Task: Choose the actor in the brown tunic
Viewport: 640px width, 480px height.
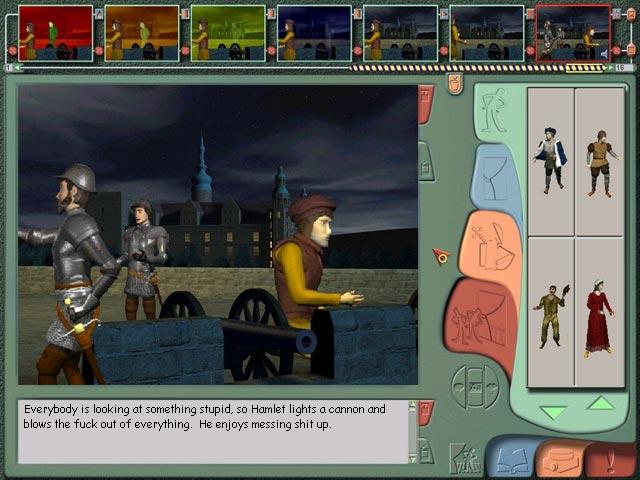Action: coord(599,160)
